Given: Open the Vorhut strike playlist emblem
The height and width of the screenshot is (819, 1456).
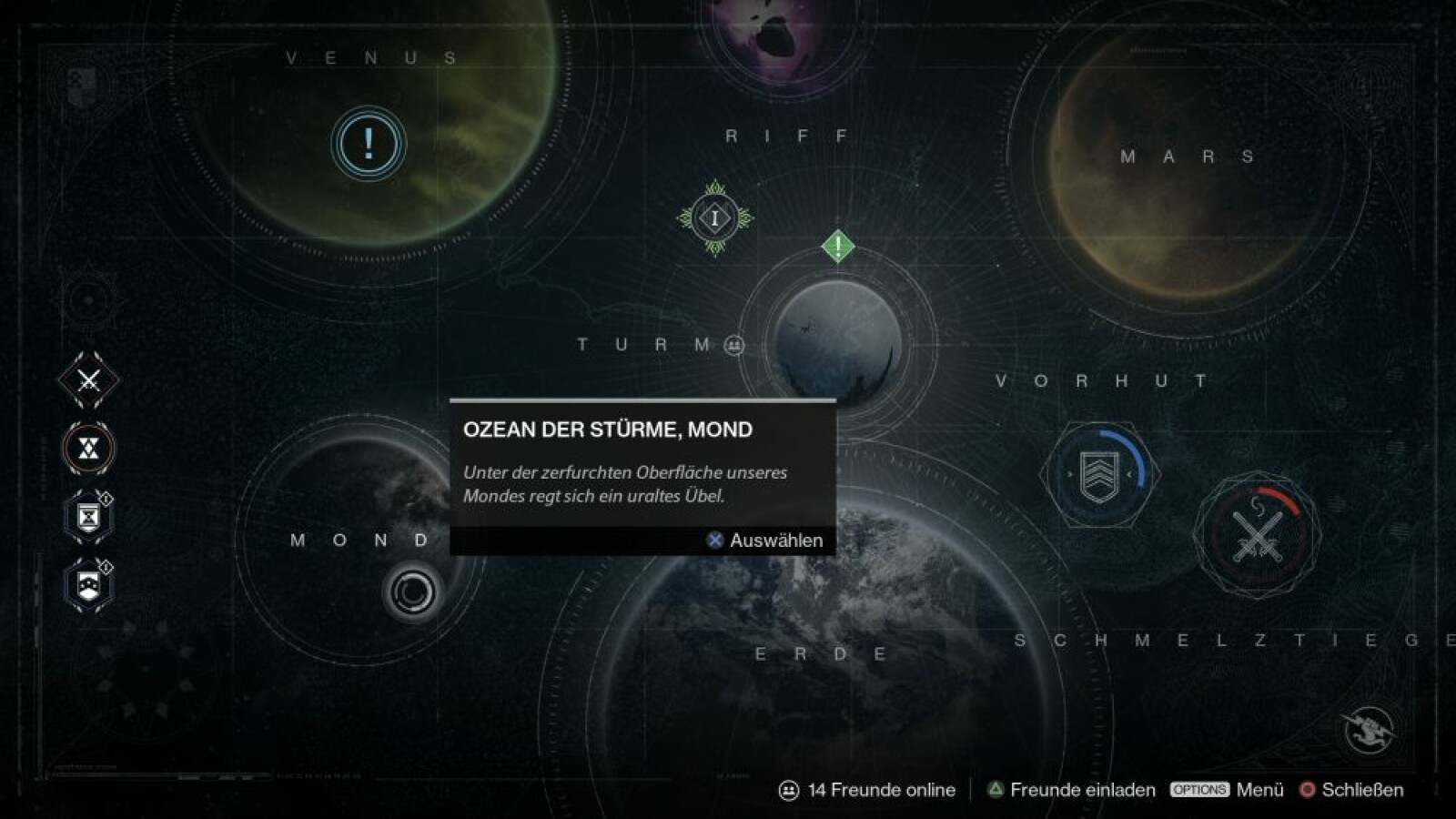Looking at the screenshot, I should click(x=1098, y=474).
